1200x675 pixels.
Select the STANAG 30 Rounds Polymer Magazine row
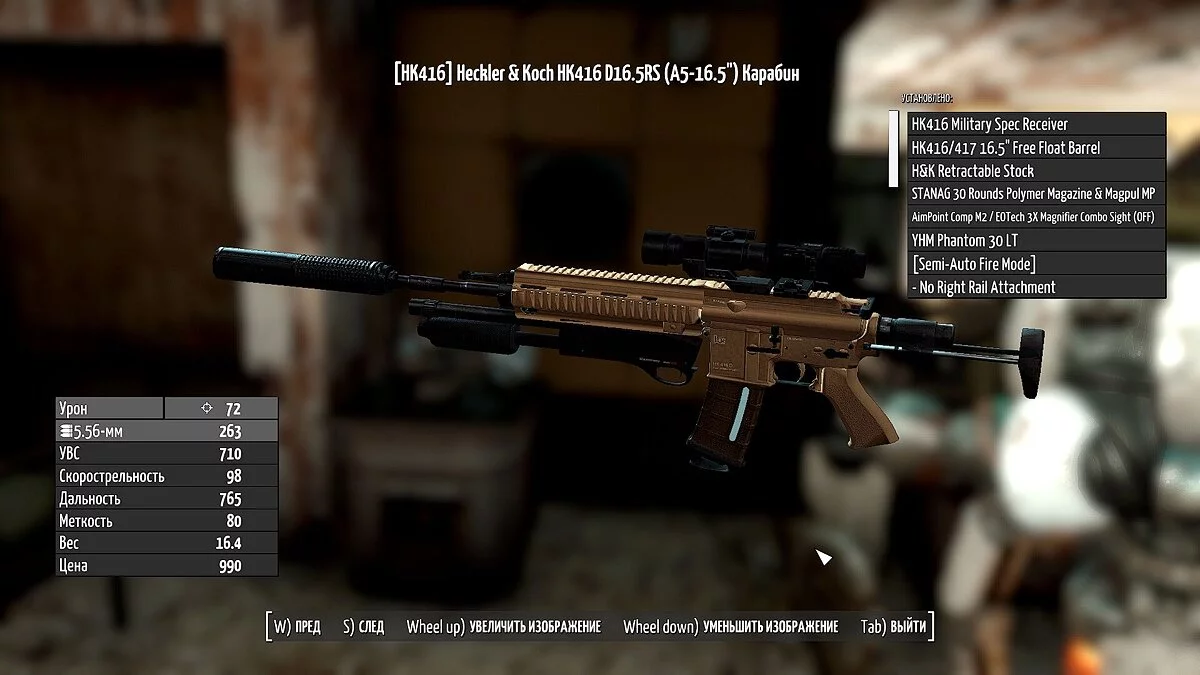coord(1036,194)
